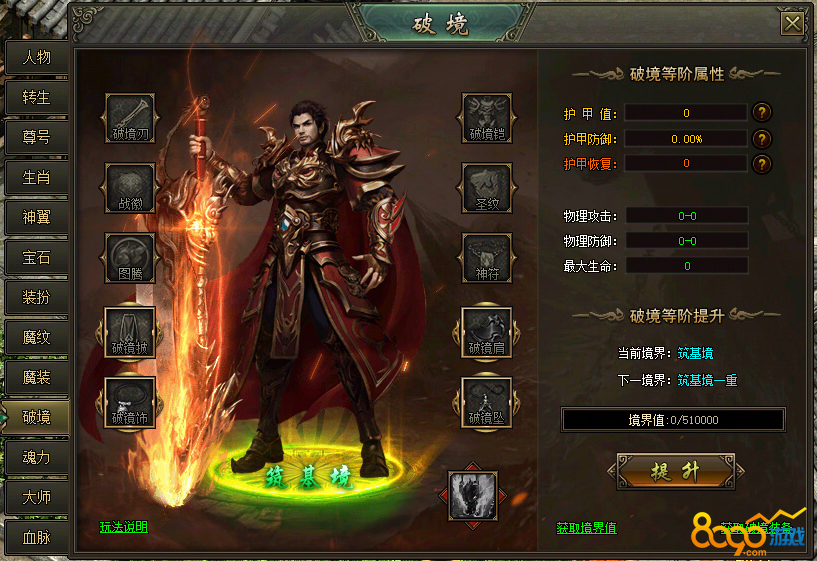The image size is (817, 561).
Task: Go to the 生肖 tab
Action: [x=36, y=178]
